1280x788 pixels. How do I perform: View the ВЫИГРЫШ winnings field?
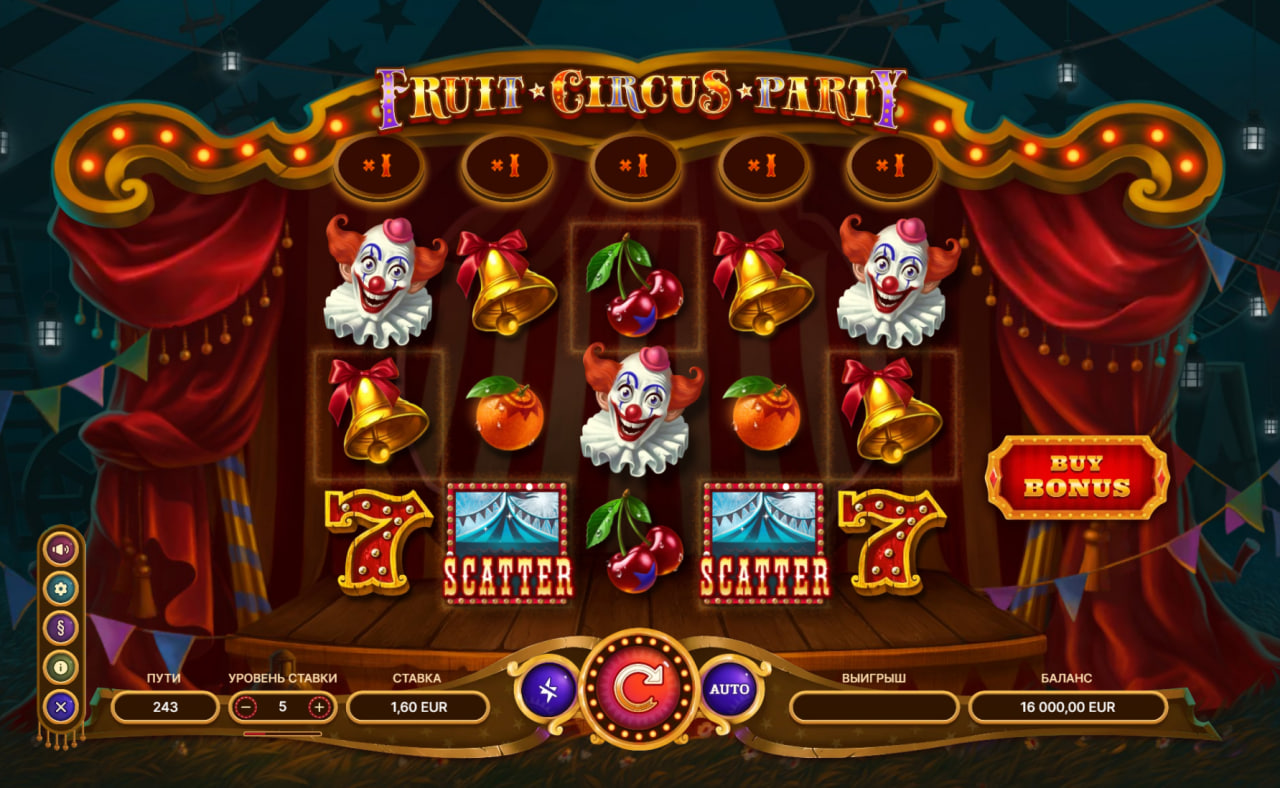872,706
